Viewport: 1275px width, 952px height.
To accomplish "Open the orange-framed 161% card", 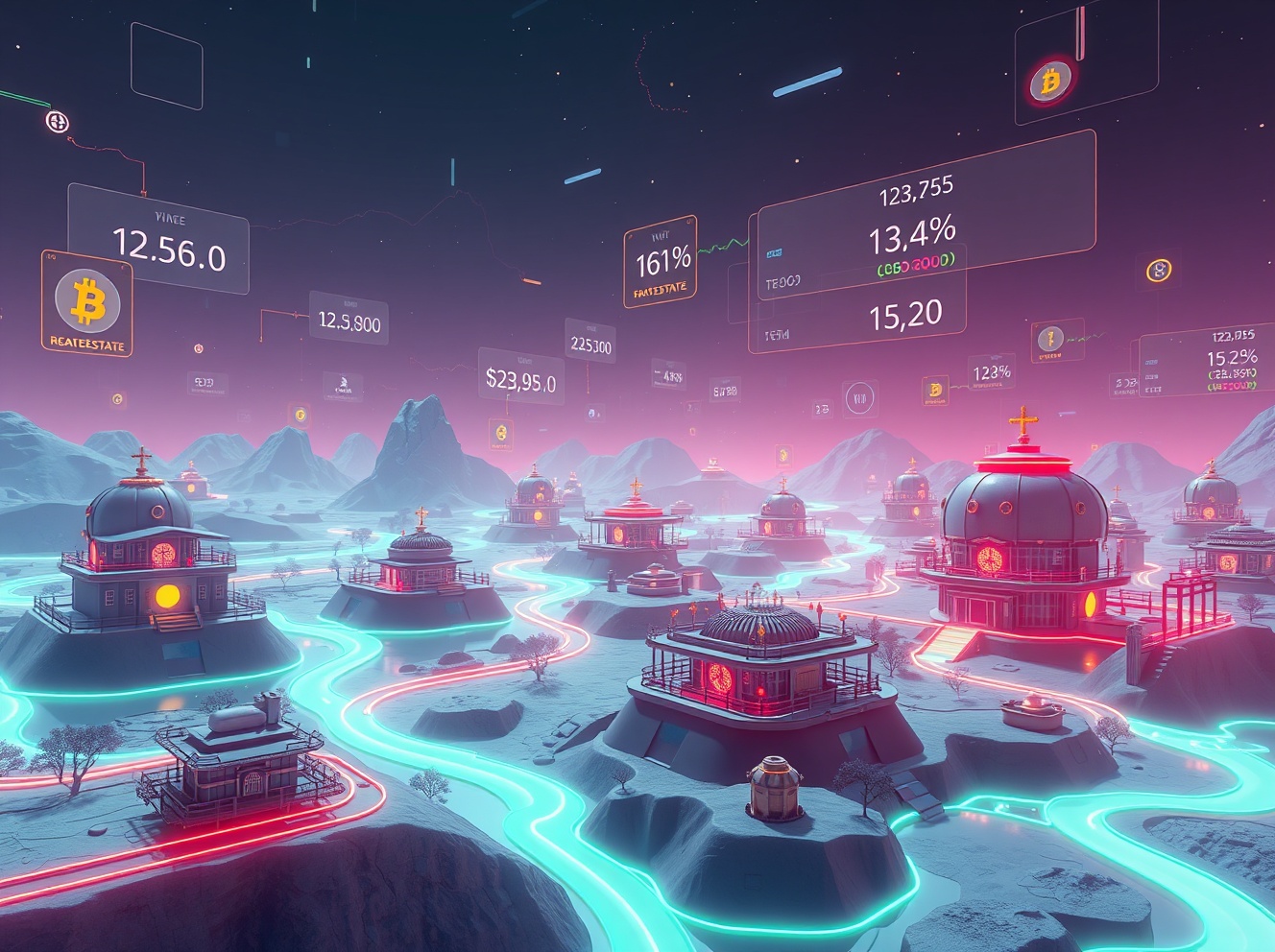I will pyautogui.click(x=661, y=262).
